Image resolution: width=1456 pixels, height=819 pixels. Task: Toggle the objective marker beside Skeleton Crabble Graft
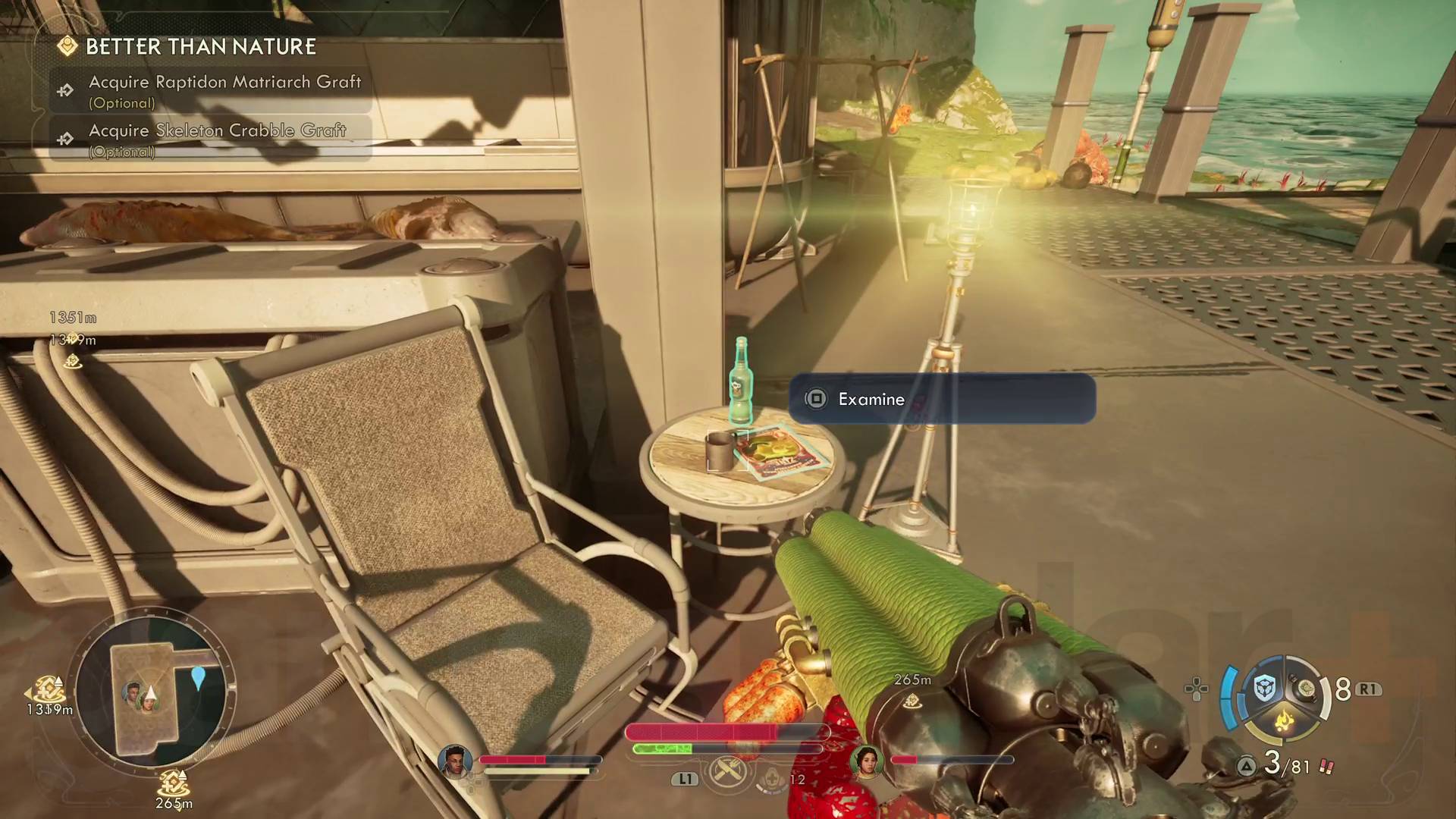coord(64,137)
